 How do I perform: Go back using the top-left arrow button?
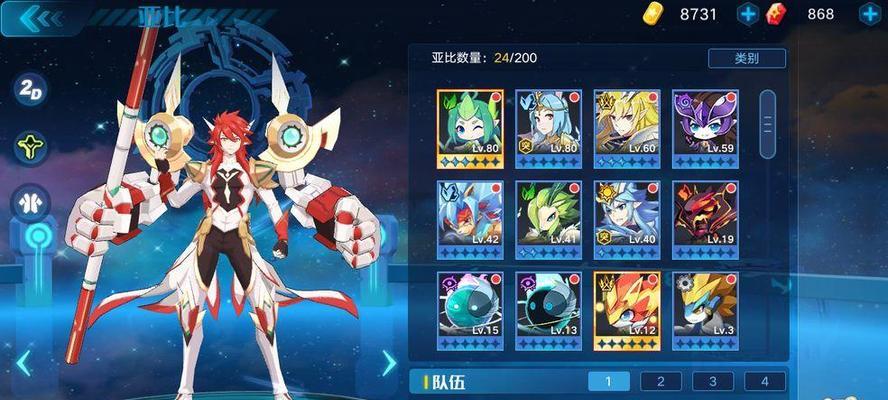38,17
